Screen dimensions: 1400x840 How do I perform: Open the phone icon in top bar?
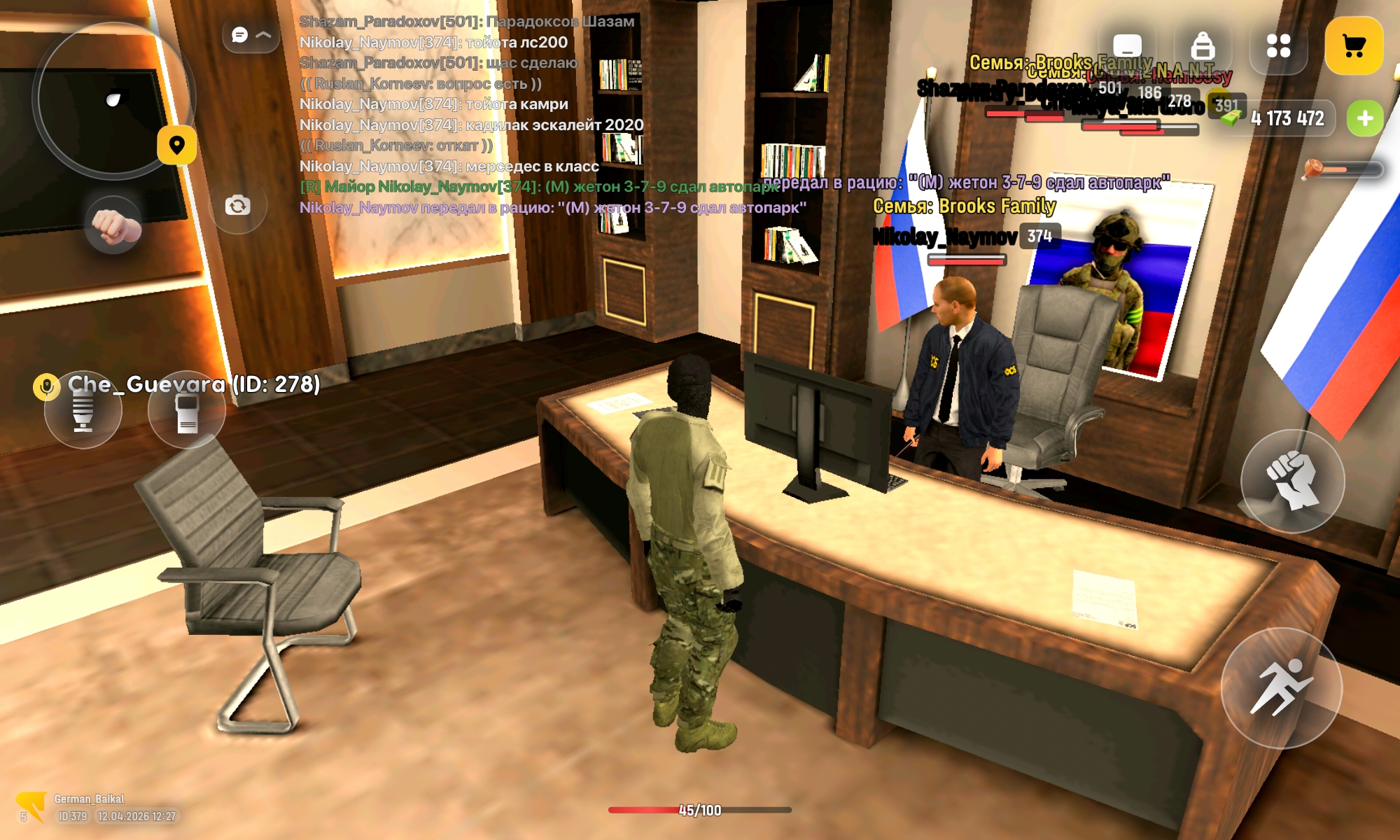(x=1127, y=46)
